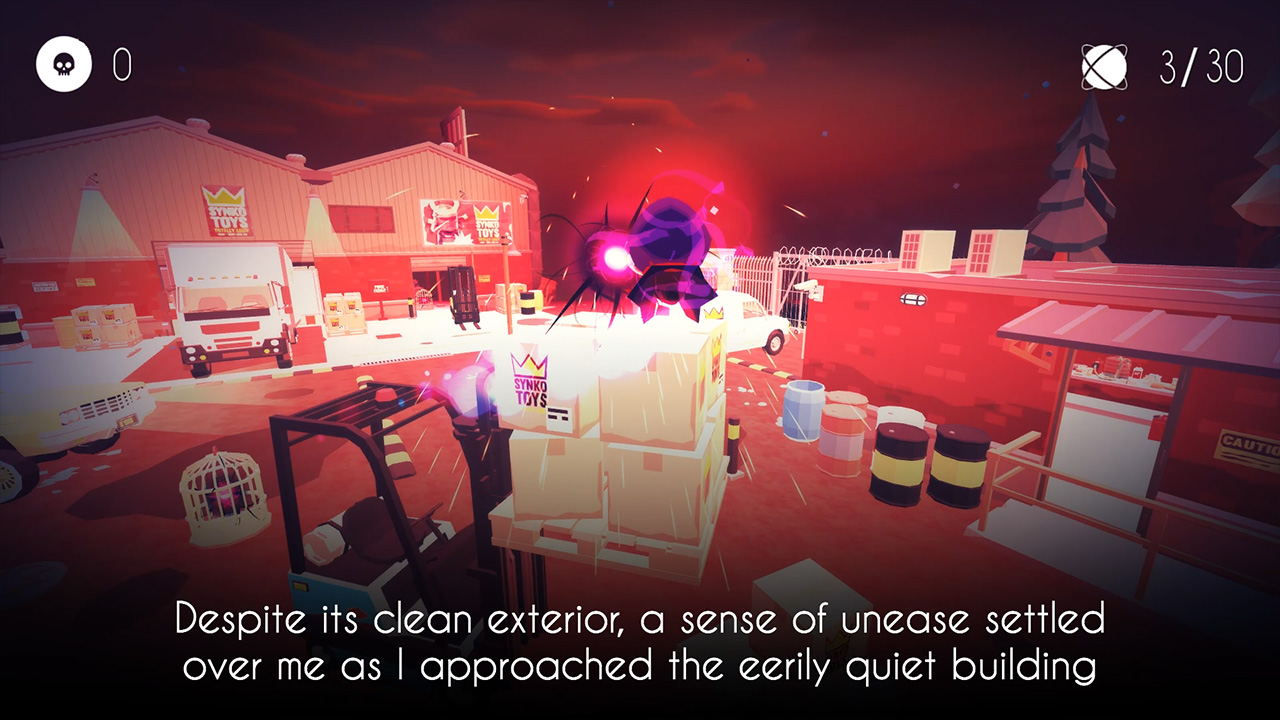Click the subtitle text at the bottom
Viewport: 1280px width, 720px height.
coord(640,640)
